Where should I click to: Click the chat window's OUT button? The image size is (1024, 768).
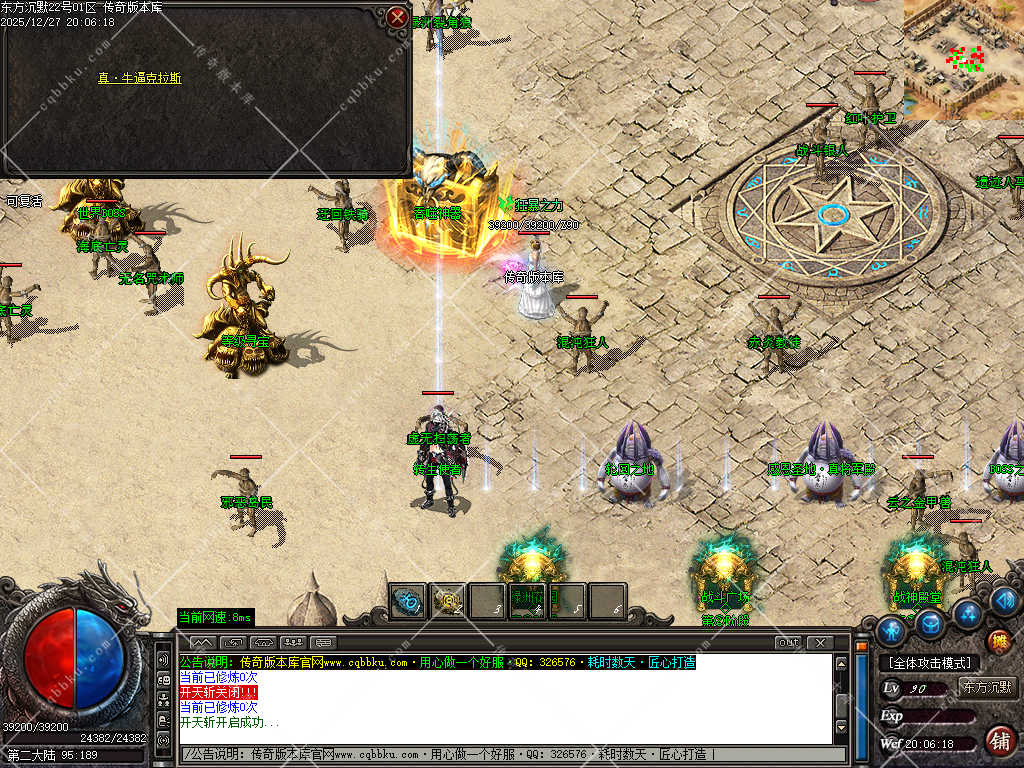click(789, 642)
